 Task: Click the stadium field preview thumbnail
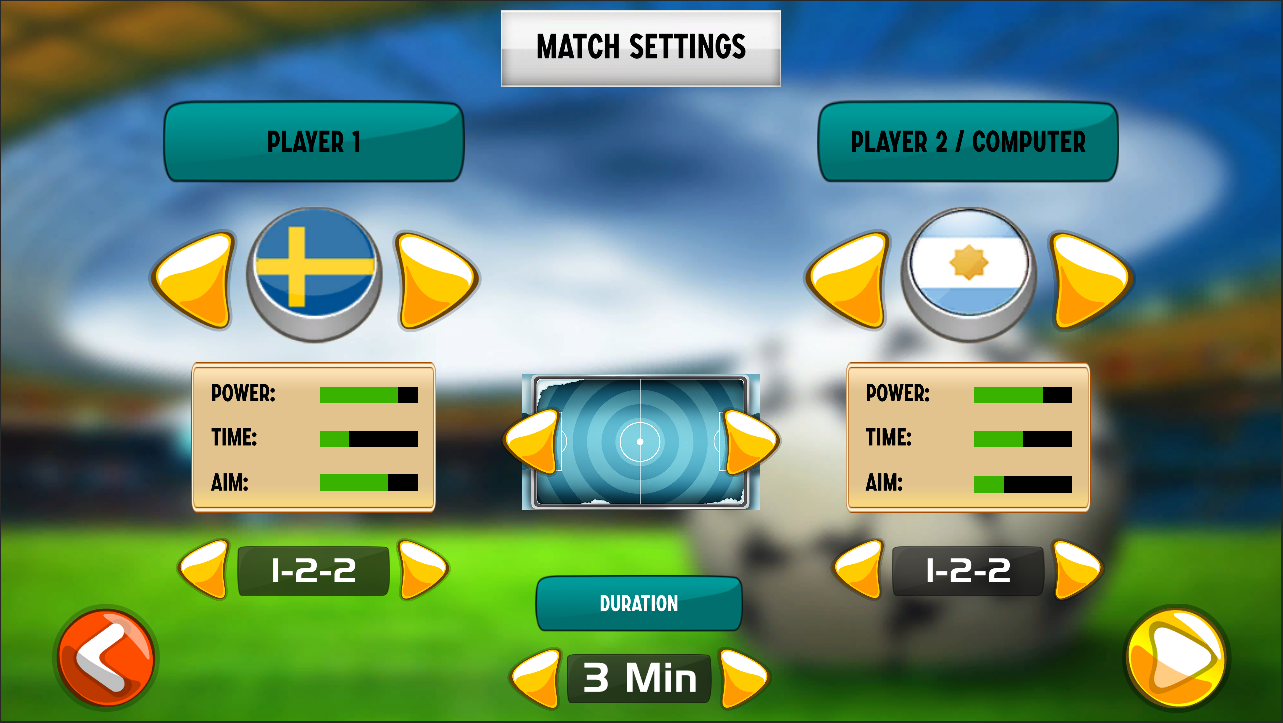click(x=640, y=440)
